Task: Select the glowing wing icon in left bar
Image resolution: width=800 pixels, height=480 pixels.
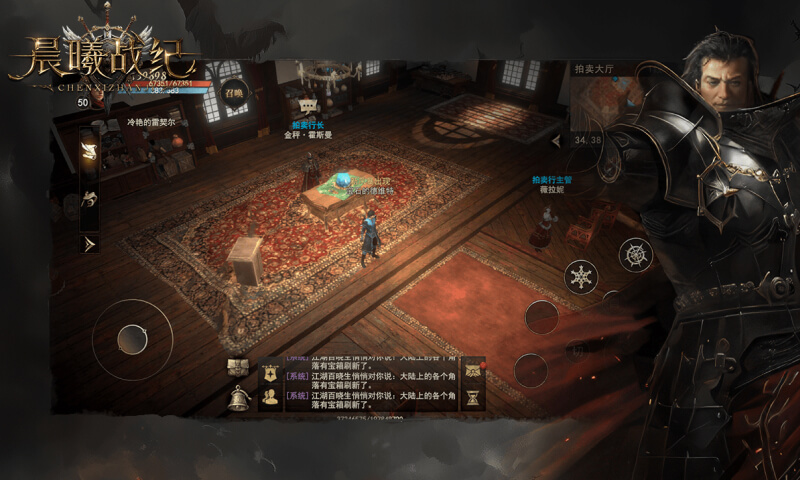Action: pyautogui.click(x=90, y=151)
